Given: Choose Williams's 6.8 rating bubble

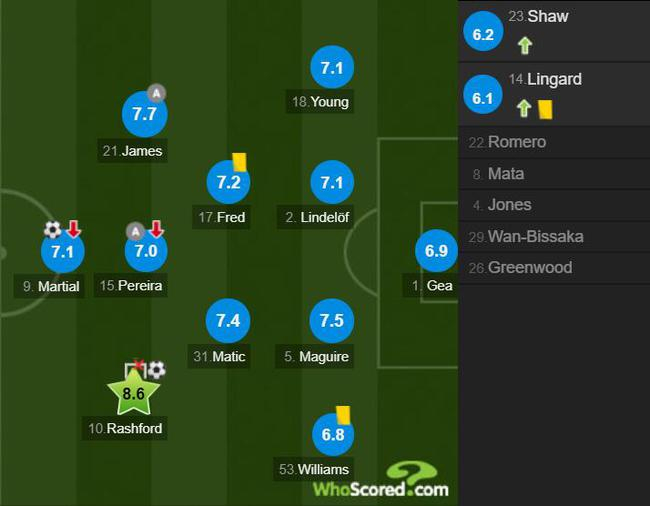Looking at the screenshot, I should coord(331,435).
